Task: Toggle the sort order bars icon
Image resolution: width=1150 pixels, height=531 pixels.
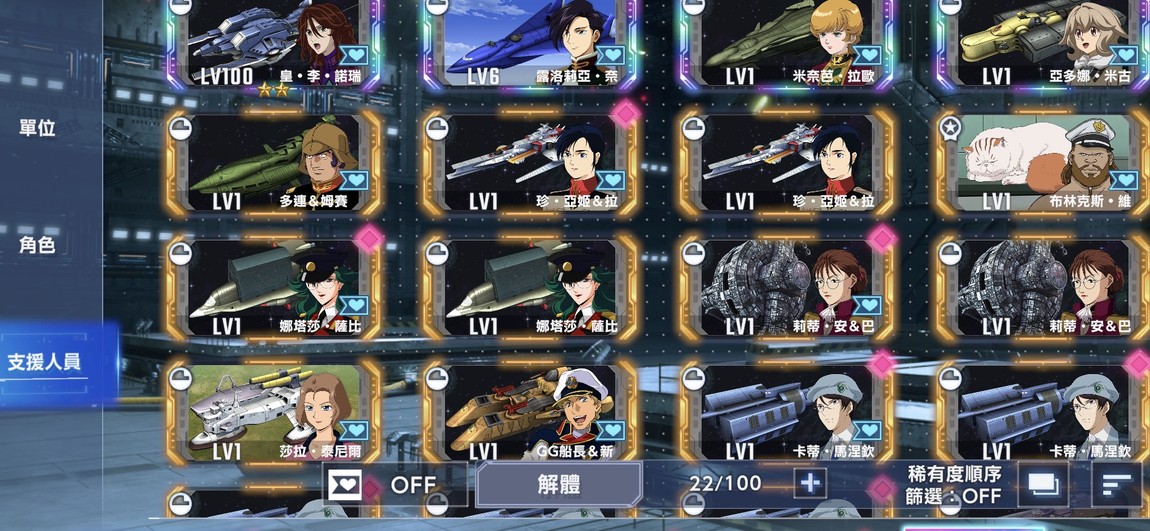Action: [x=1116, y=485]
